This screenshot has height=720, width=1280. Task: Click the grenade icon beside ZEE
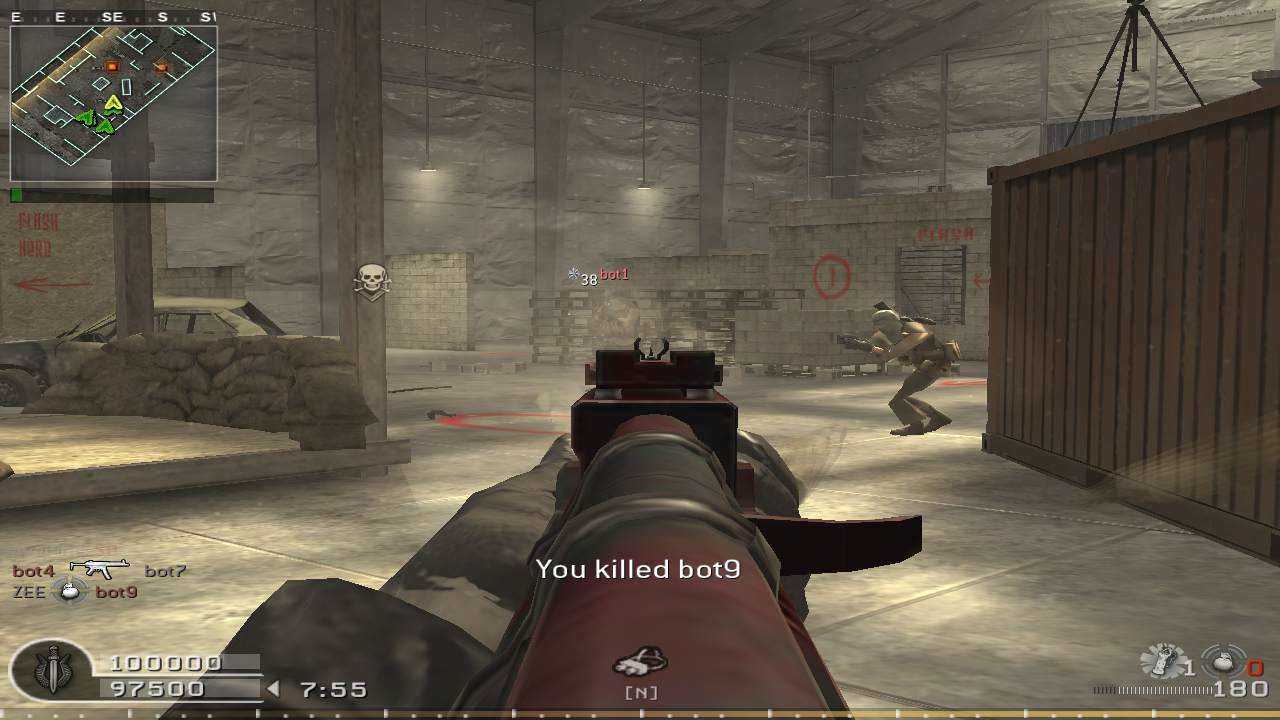coord(69,591)
